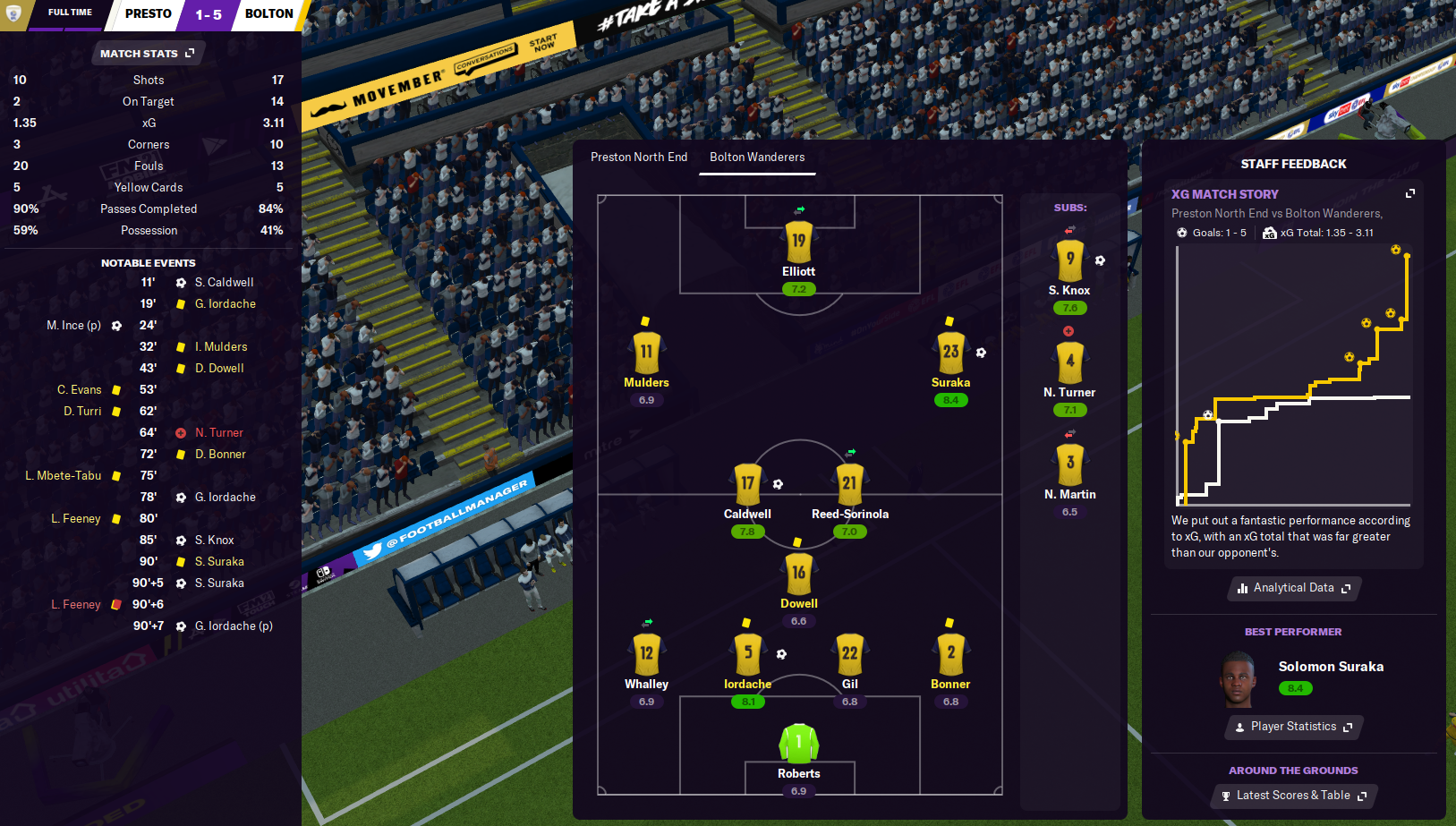This screenshot has width=1456, height=826.
Task: Click the club badge in the scoreboard
Action: point(13,13)
